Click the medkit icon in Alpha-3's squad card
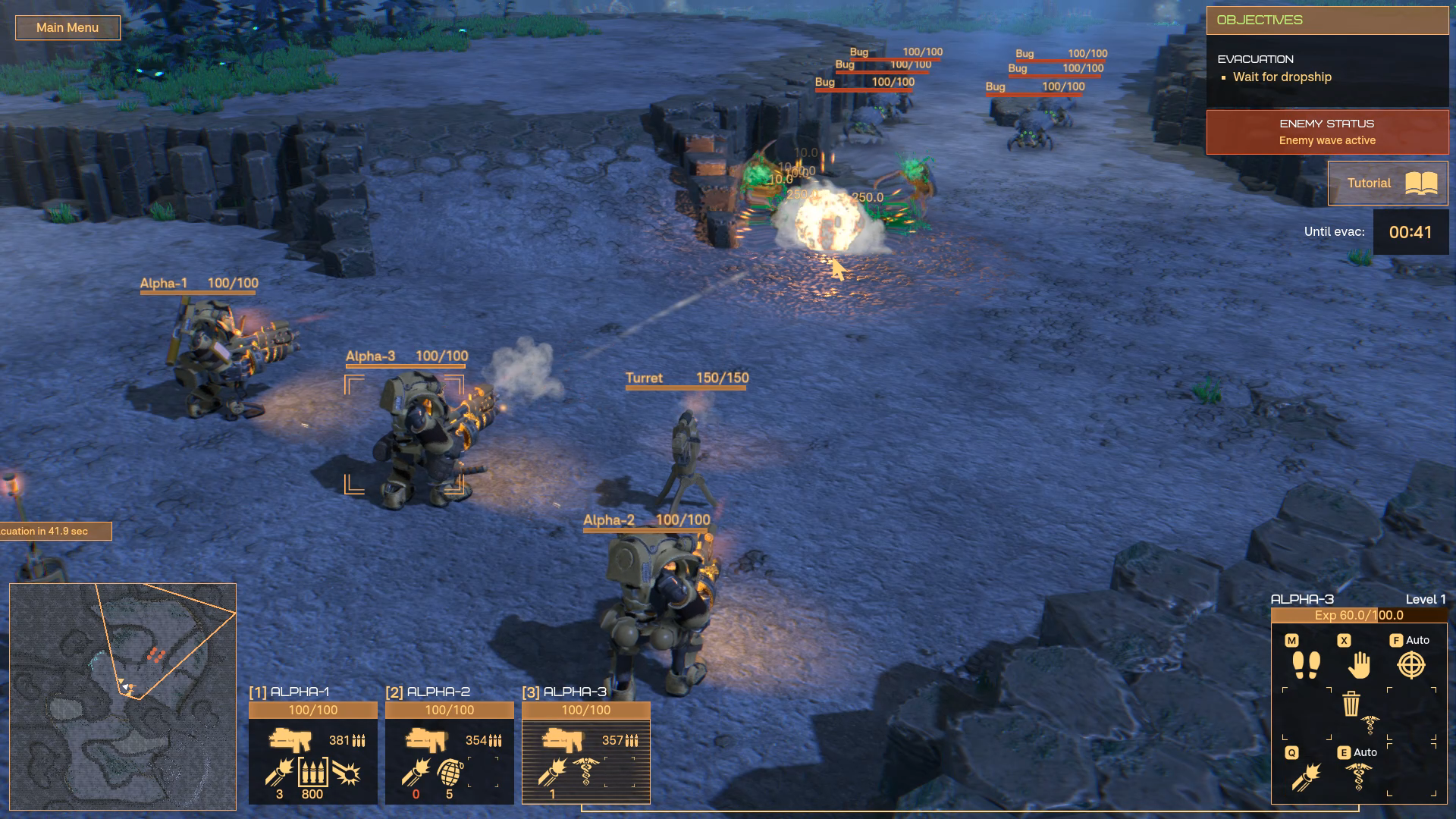The image size is (1456, 819). [x=586, y=771]
